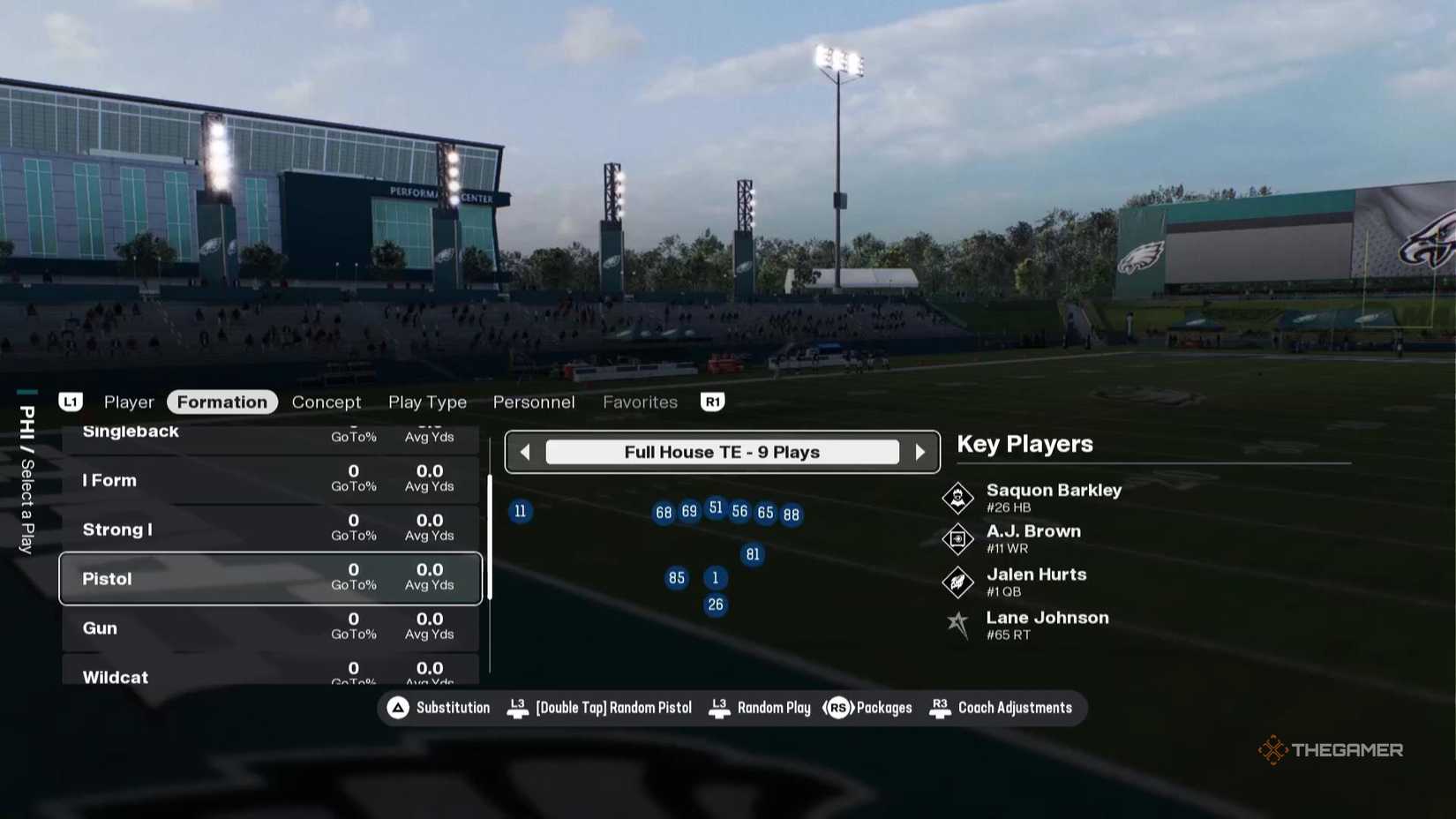Advance to next play set with right arrow
The width and height of the screenshot is (1456, 819).
(x=921, y=452)
